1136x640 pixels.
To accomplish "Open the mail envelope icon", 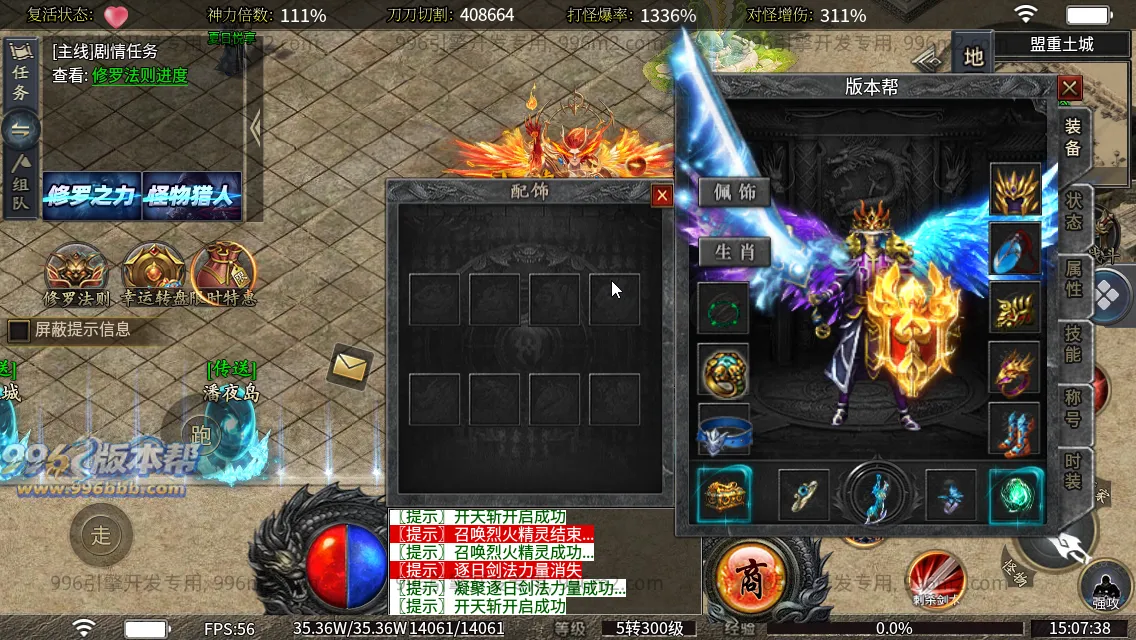I will 350,367.
